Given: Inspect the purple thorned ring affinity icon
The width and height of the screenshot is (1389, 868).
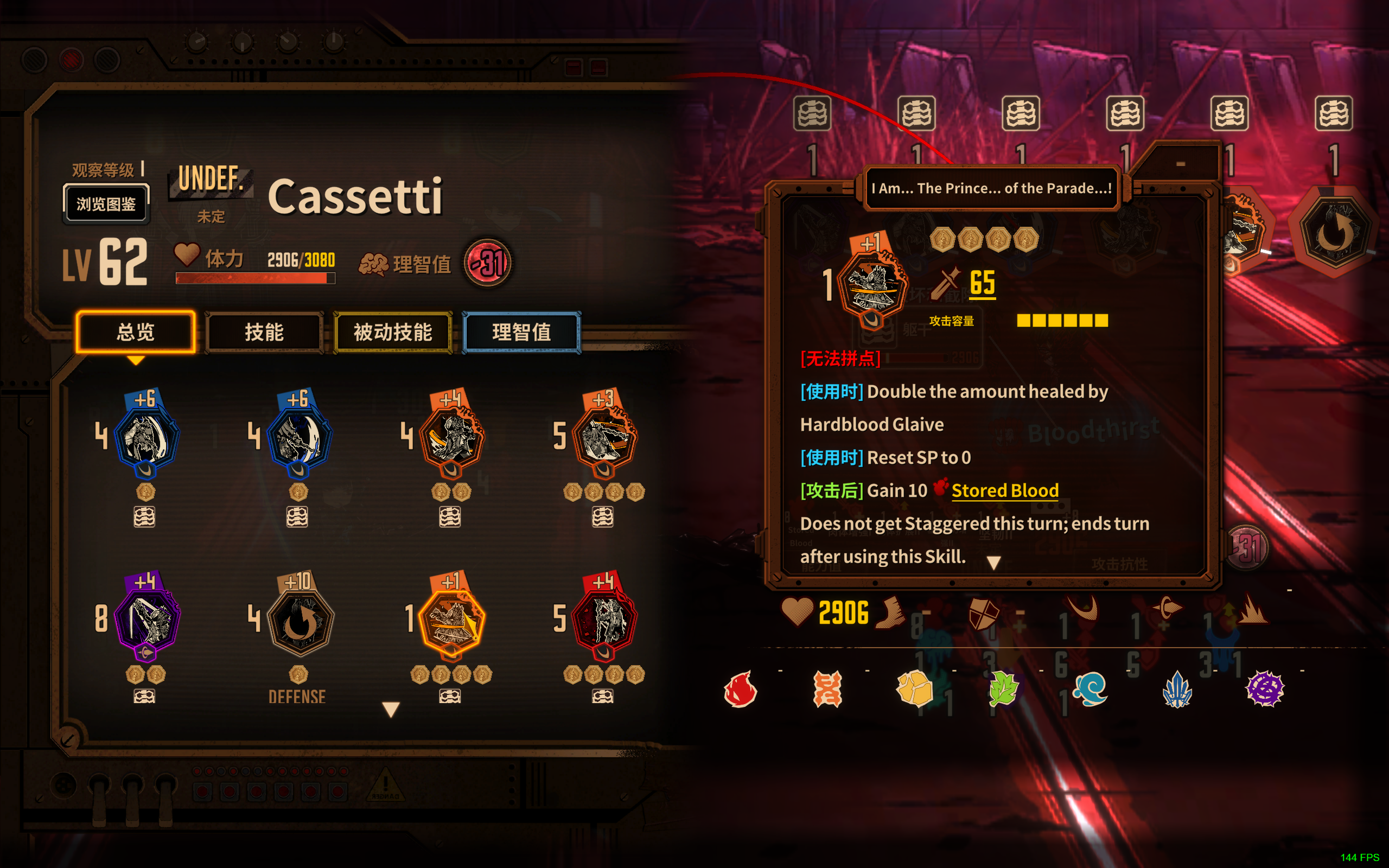Looking at the screenshot, I should (x=1264, y=688).
